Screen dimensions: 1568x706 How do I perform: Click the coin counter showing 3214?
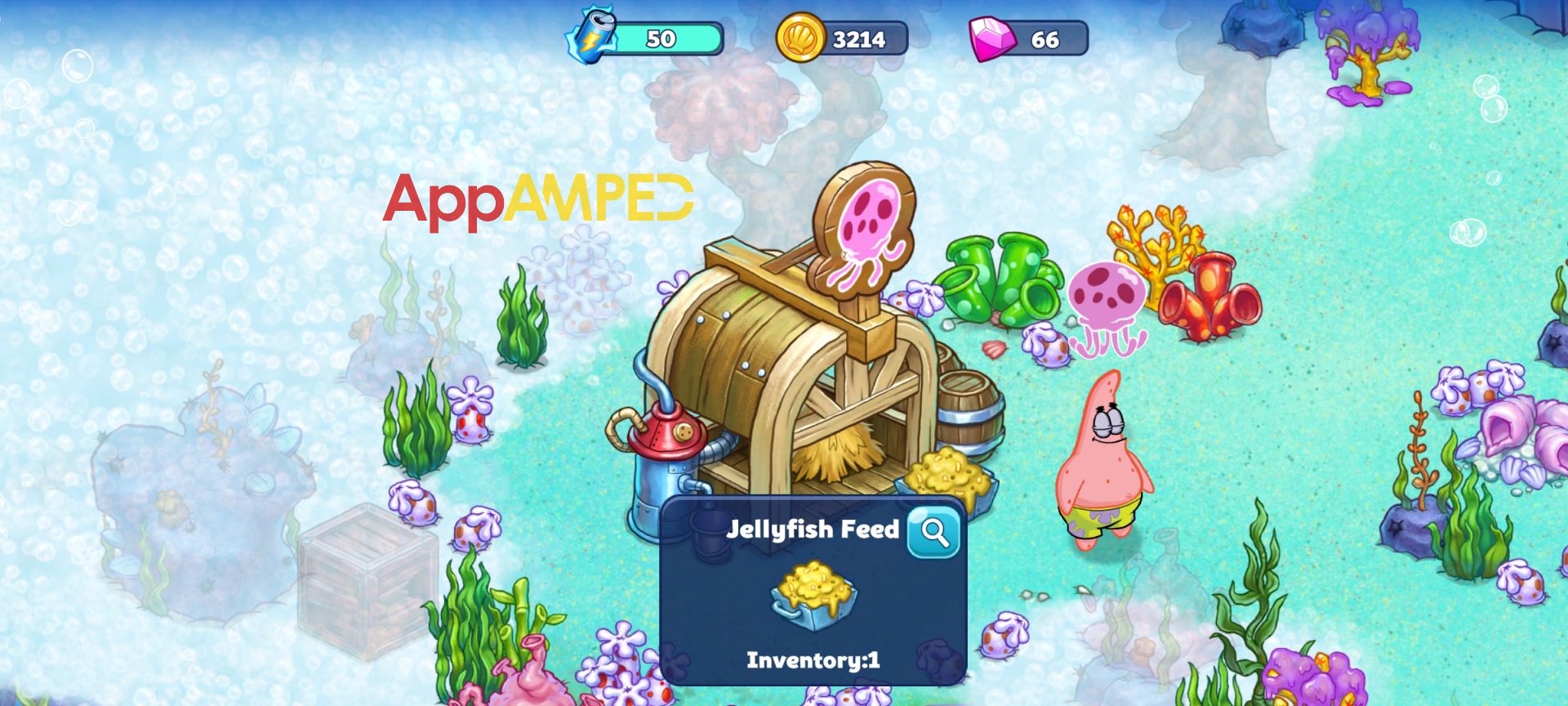coord(857,37)
